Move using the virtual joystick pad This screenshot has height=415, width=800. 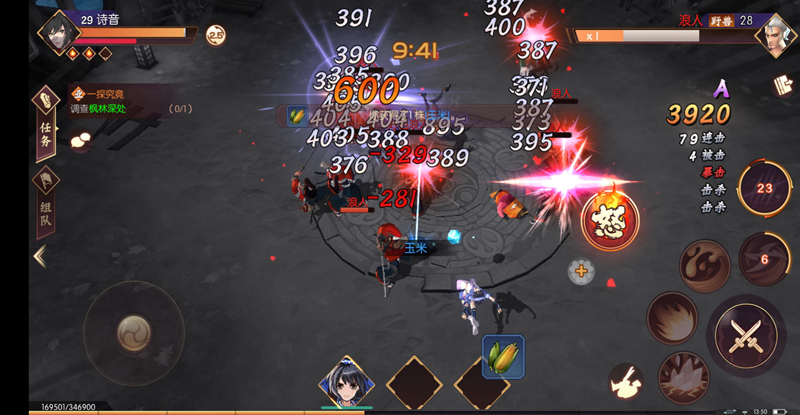click(133, 330)
